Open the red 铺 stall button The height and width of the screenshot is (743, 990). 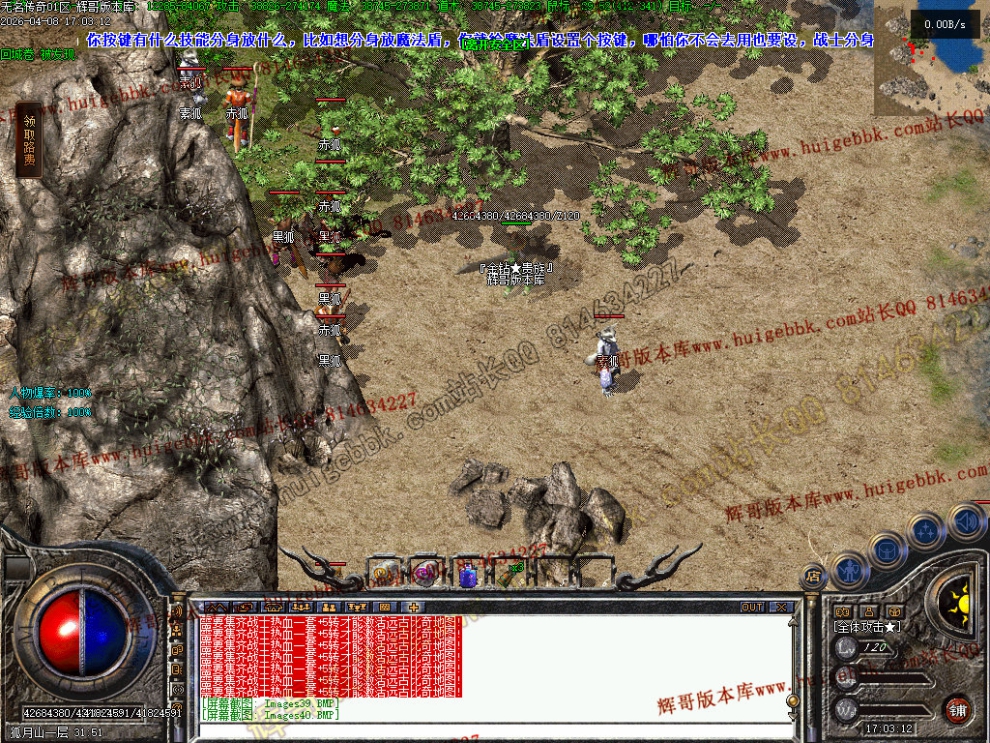tap(957, 708)
